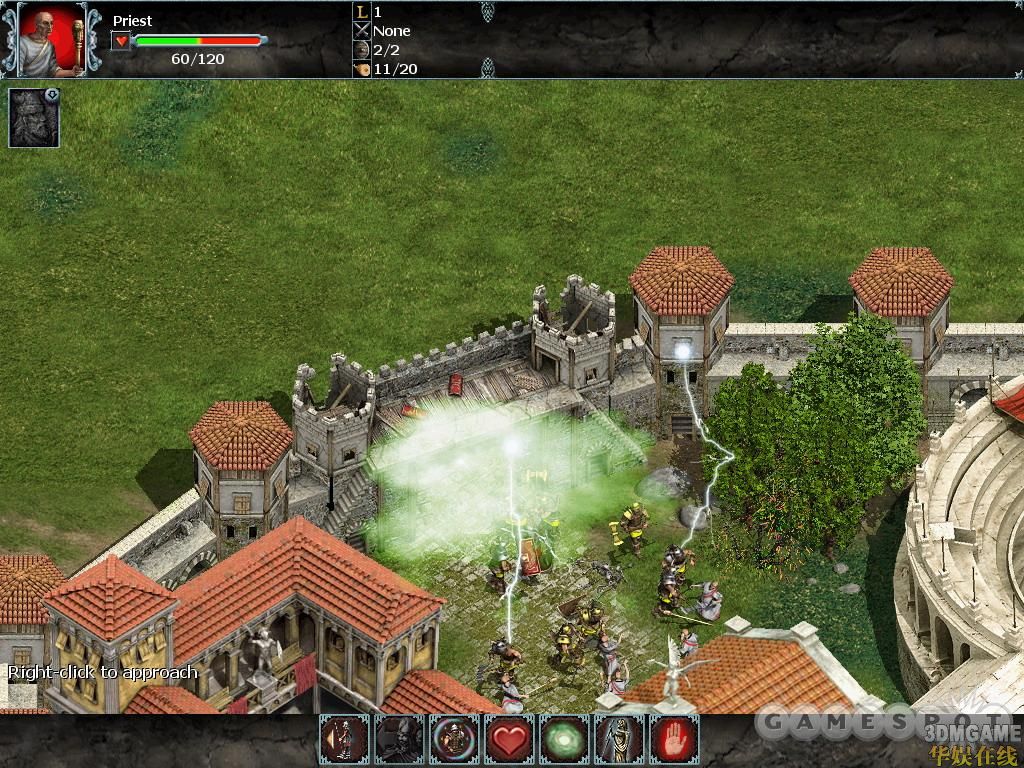1024x768 pixels.
Task: Activate the soldier with spear command icon
Action: 344,740
